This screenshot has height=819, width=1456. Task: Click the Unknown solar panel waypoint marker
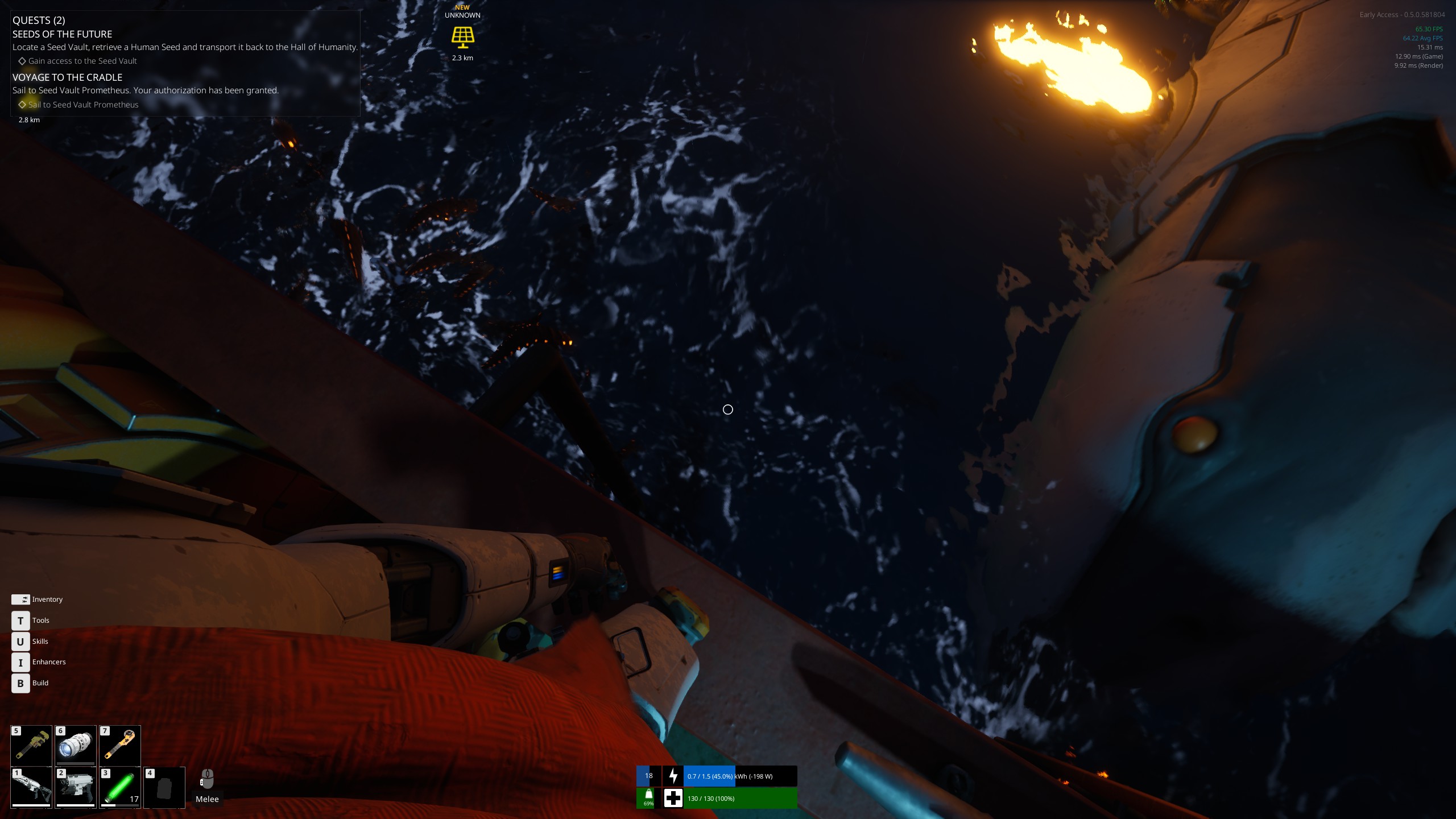click(462, 36)
